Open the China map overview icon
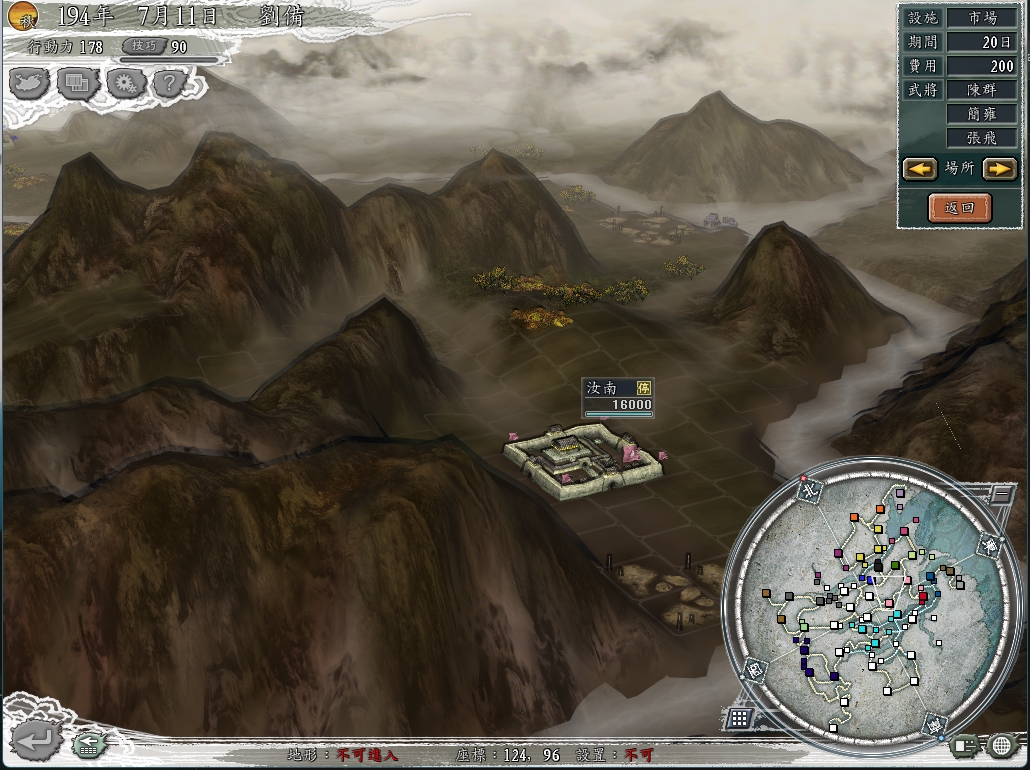The image size is (1030, 770). click(x=29, y=82)
